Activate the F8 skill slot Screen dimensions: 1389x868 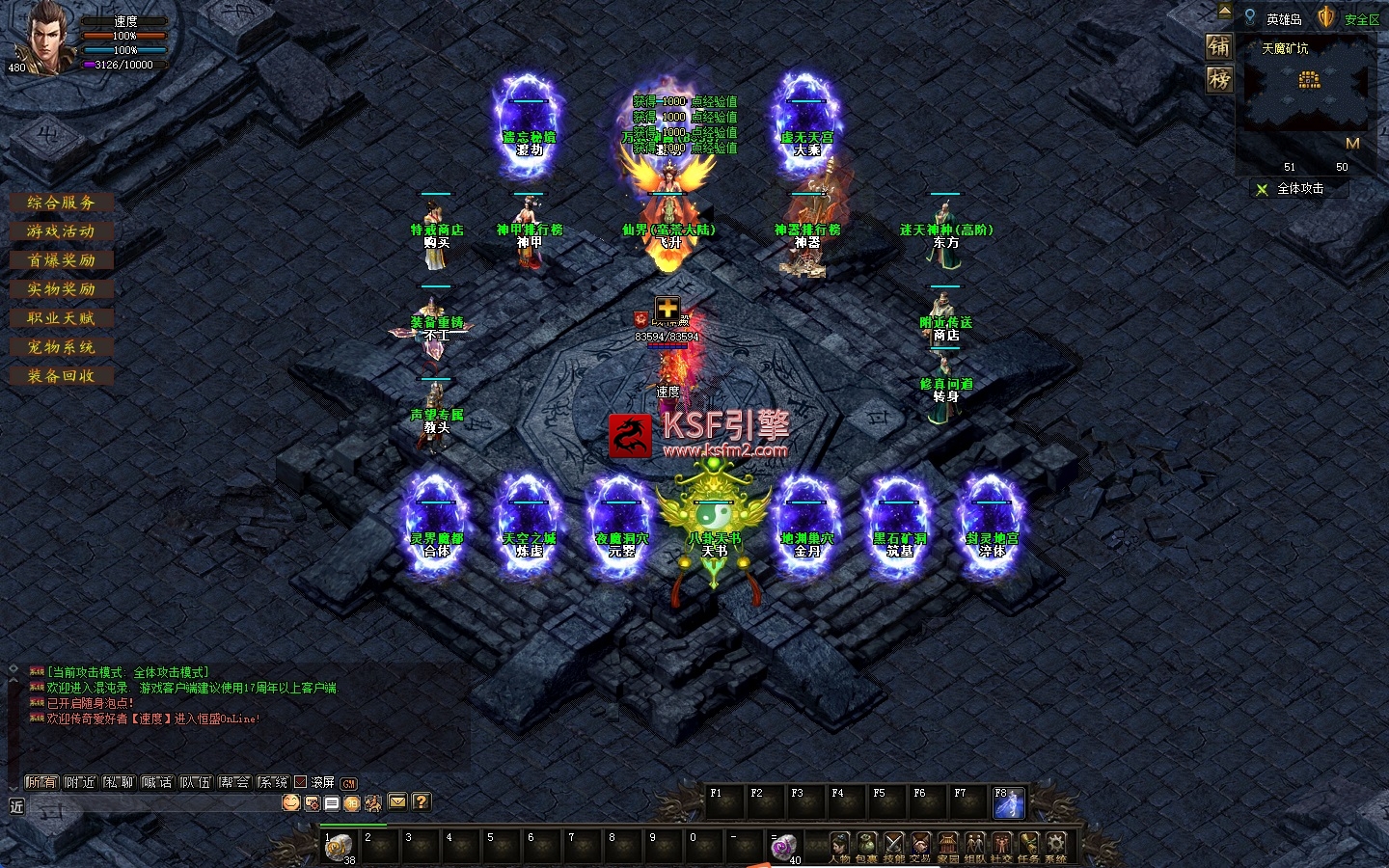(1009, 803)
